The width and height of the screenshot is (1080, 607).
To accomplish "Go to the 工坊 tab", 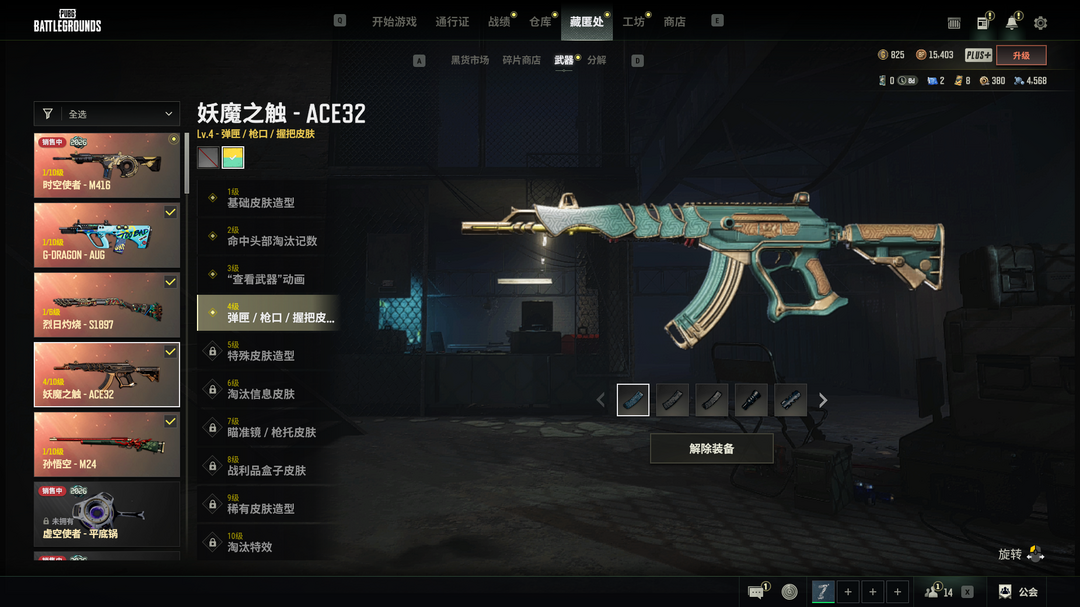I will click(633, 22).
